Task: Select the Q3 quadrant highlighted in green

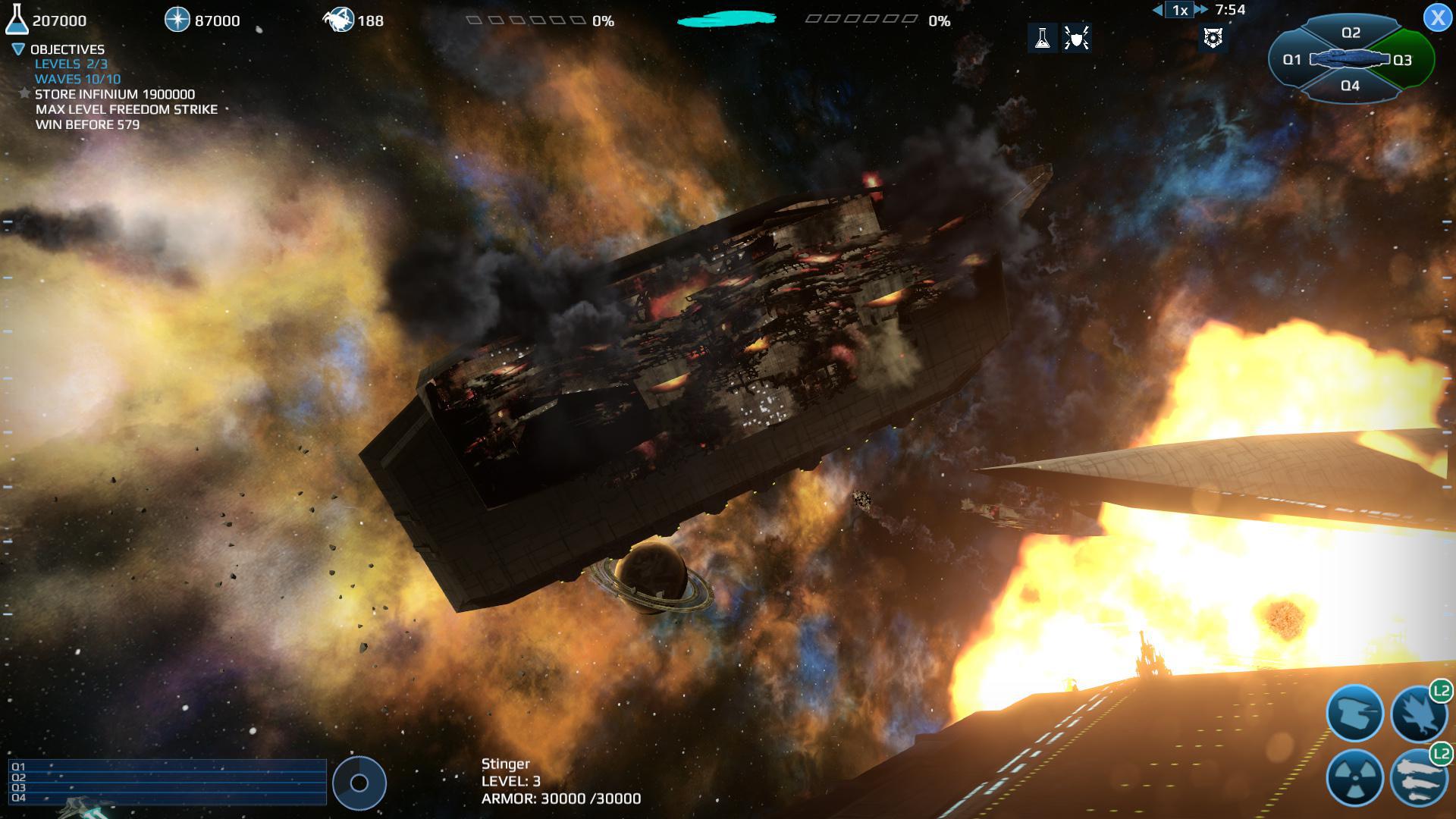Action: tap(1403, 58)
